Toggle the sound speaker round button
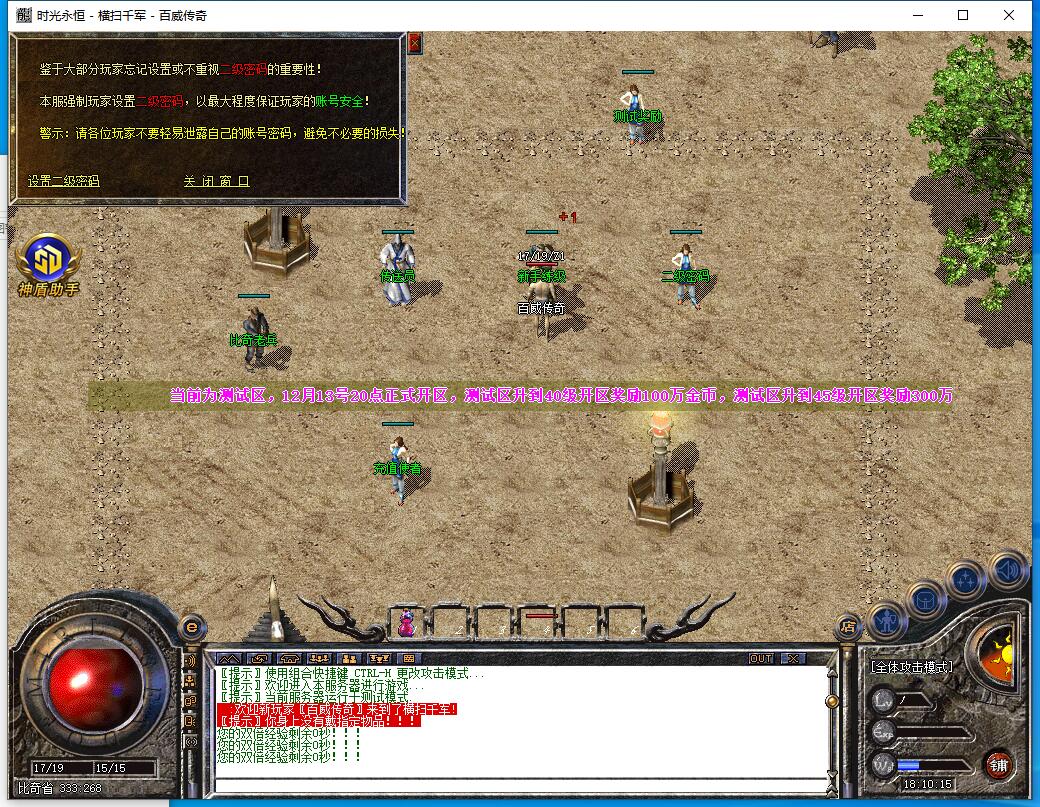1040x807 pixels. [1008, 570]
